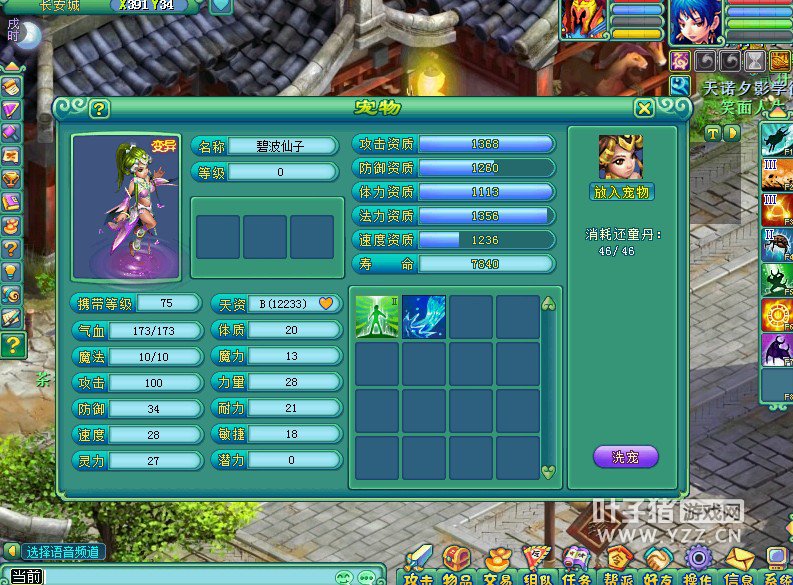This screenshot has height=585, width=793.
Task: Click the 洗宠 wash pet button
Action: [x=625, y=457]
